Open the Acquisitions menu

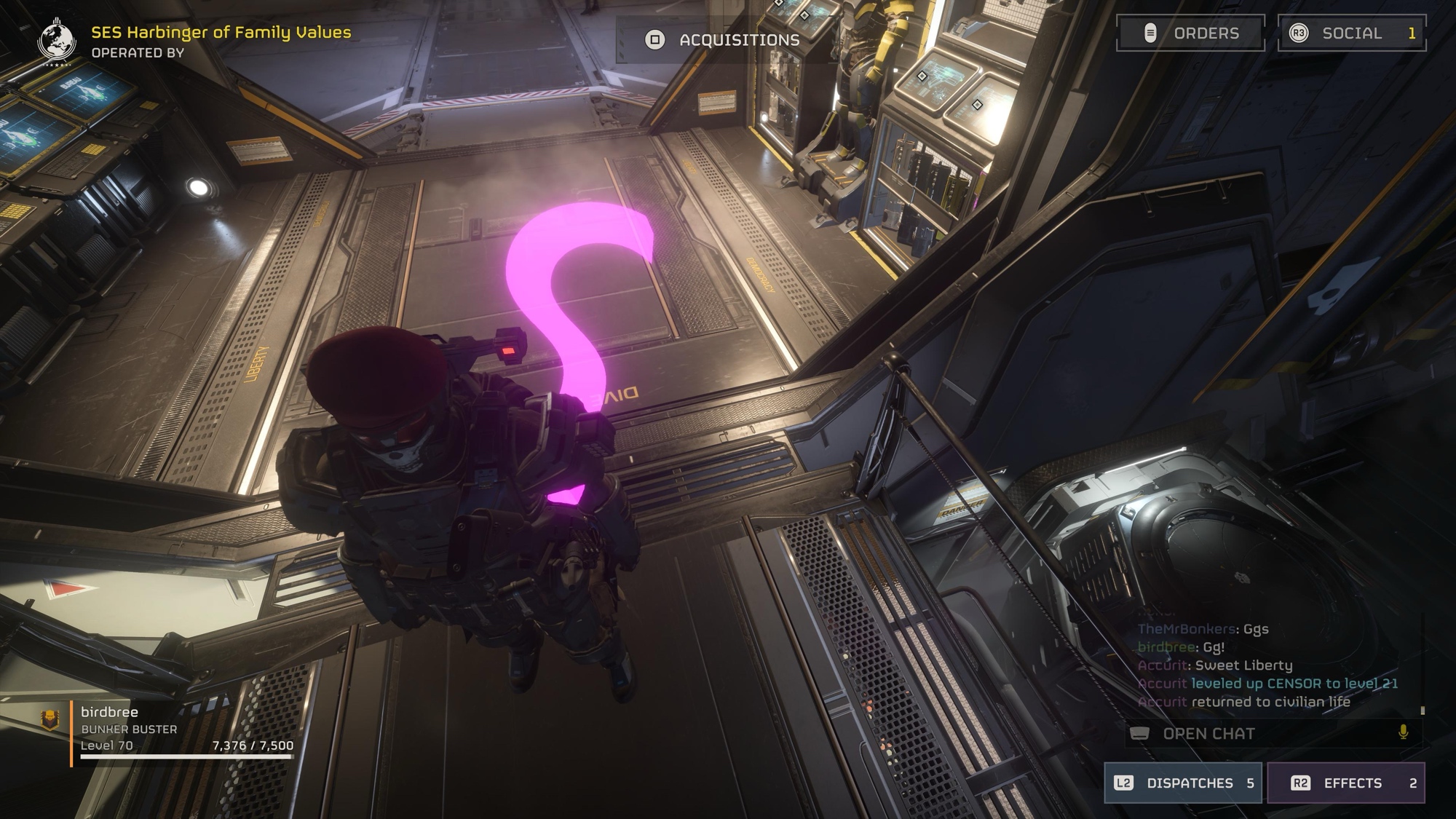click(x=725, y=40)
